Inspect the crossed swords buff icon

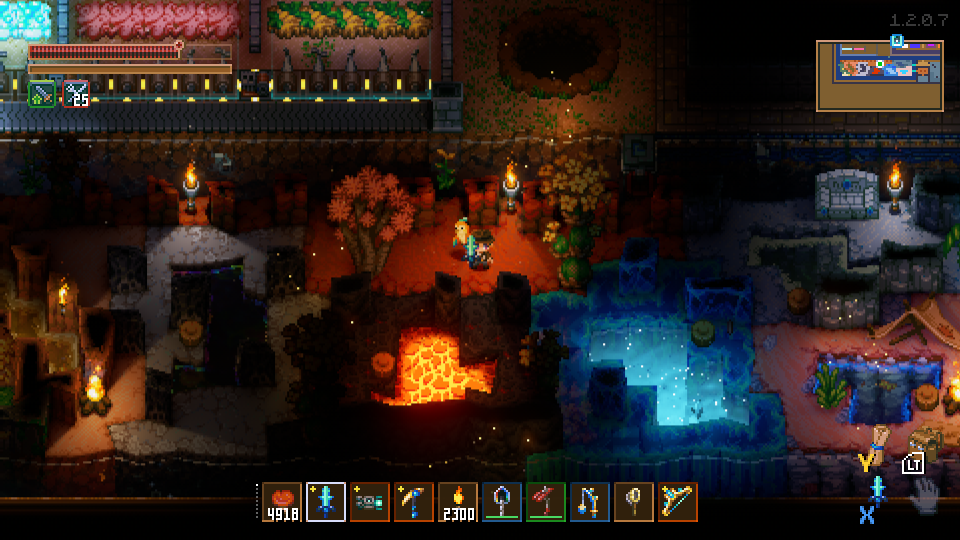pos(76,94)
